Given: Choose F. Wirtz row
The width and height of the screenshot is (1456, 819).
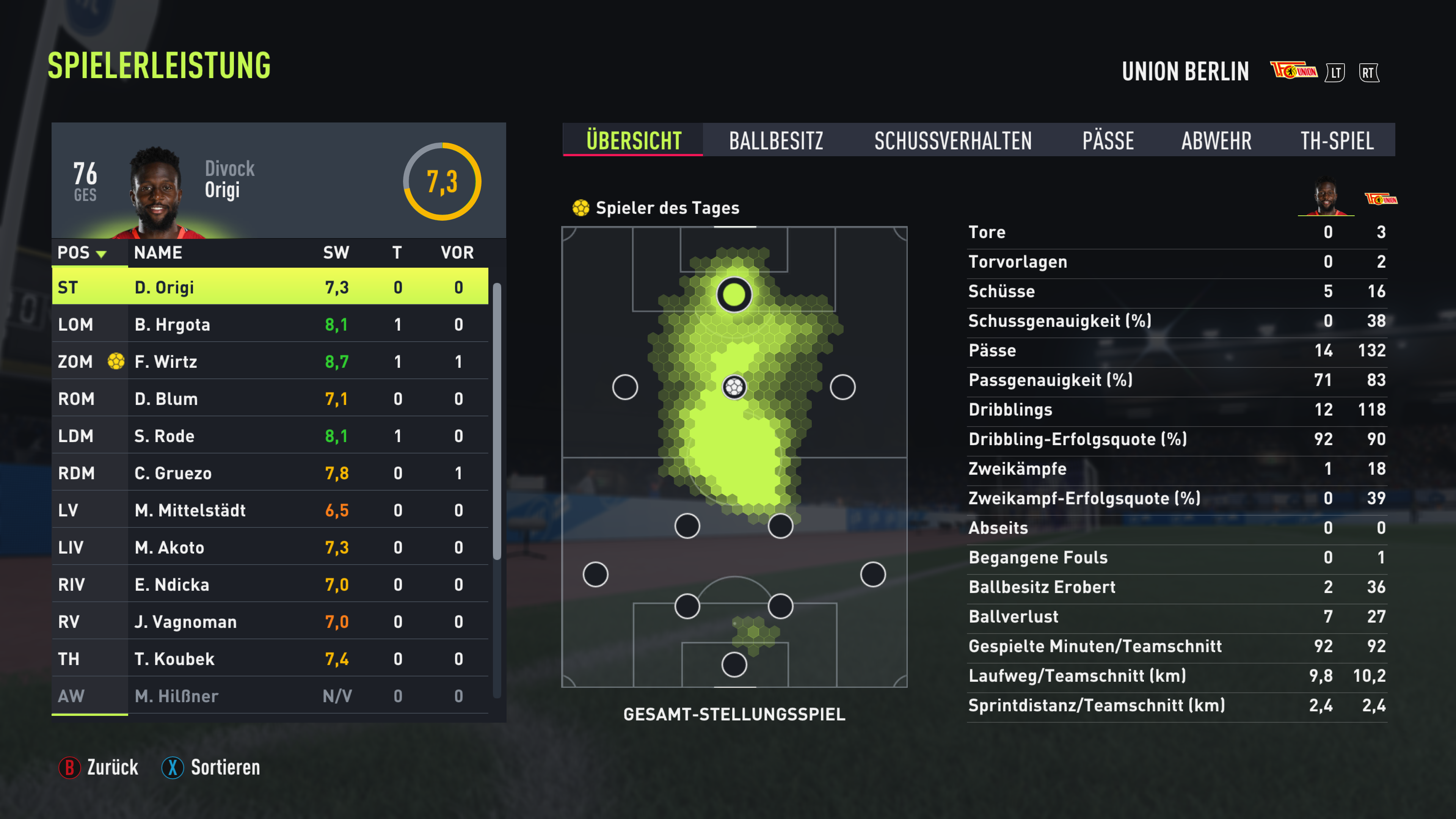Looking at the screenshot, I should [x=270, y=362].
